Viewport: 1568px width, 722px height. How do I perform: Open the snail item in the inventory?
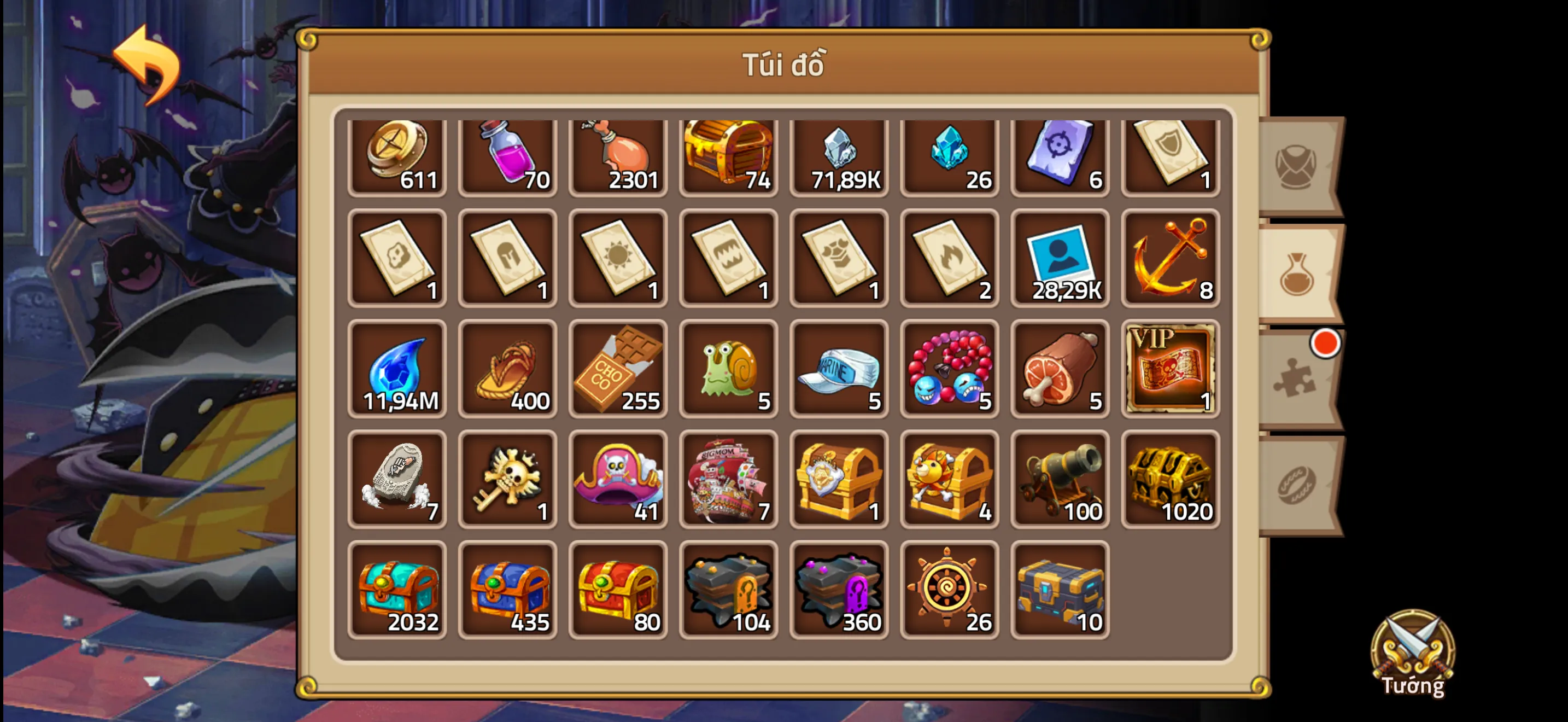[x=728, y=370]
